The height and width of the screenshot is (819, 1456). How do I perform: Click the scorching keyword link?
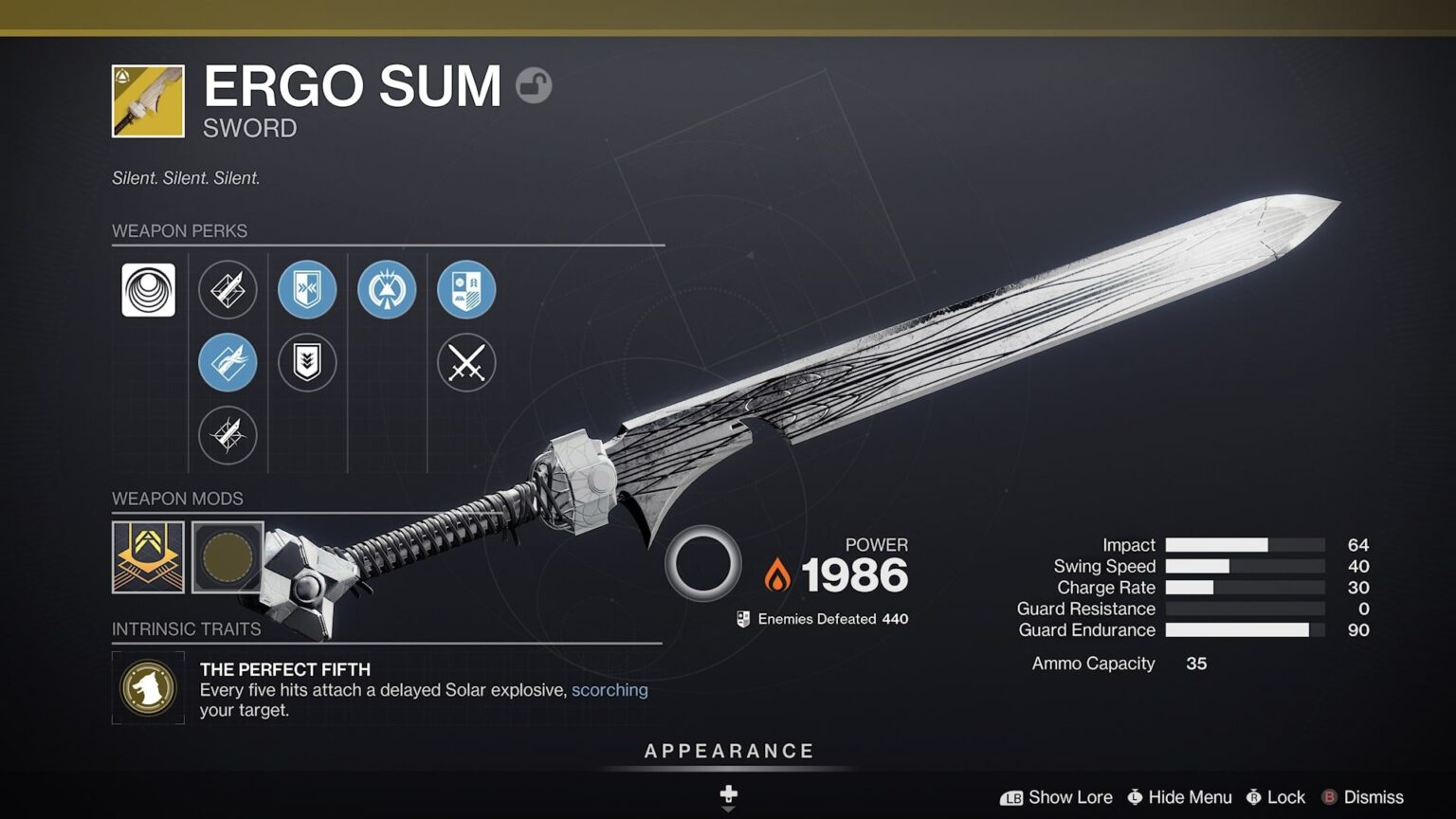pos(610,690)
